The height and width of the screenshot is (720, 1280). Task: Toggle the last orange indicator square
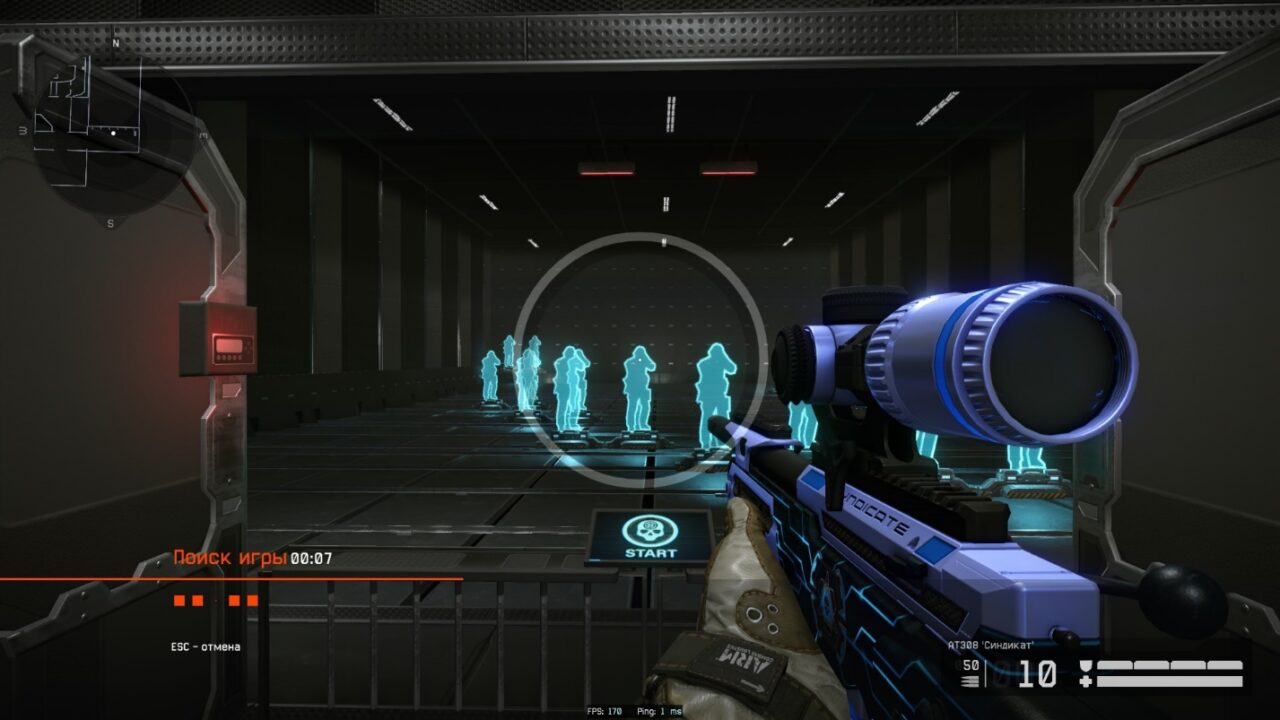coord(251,600)
